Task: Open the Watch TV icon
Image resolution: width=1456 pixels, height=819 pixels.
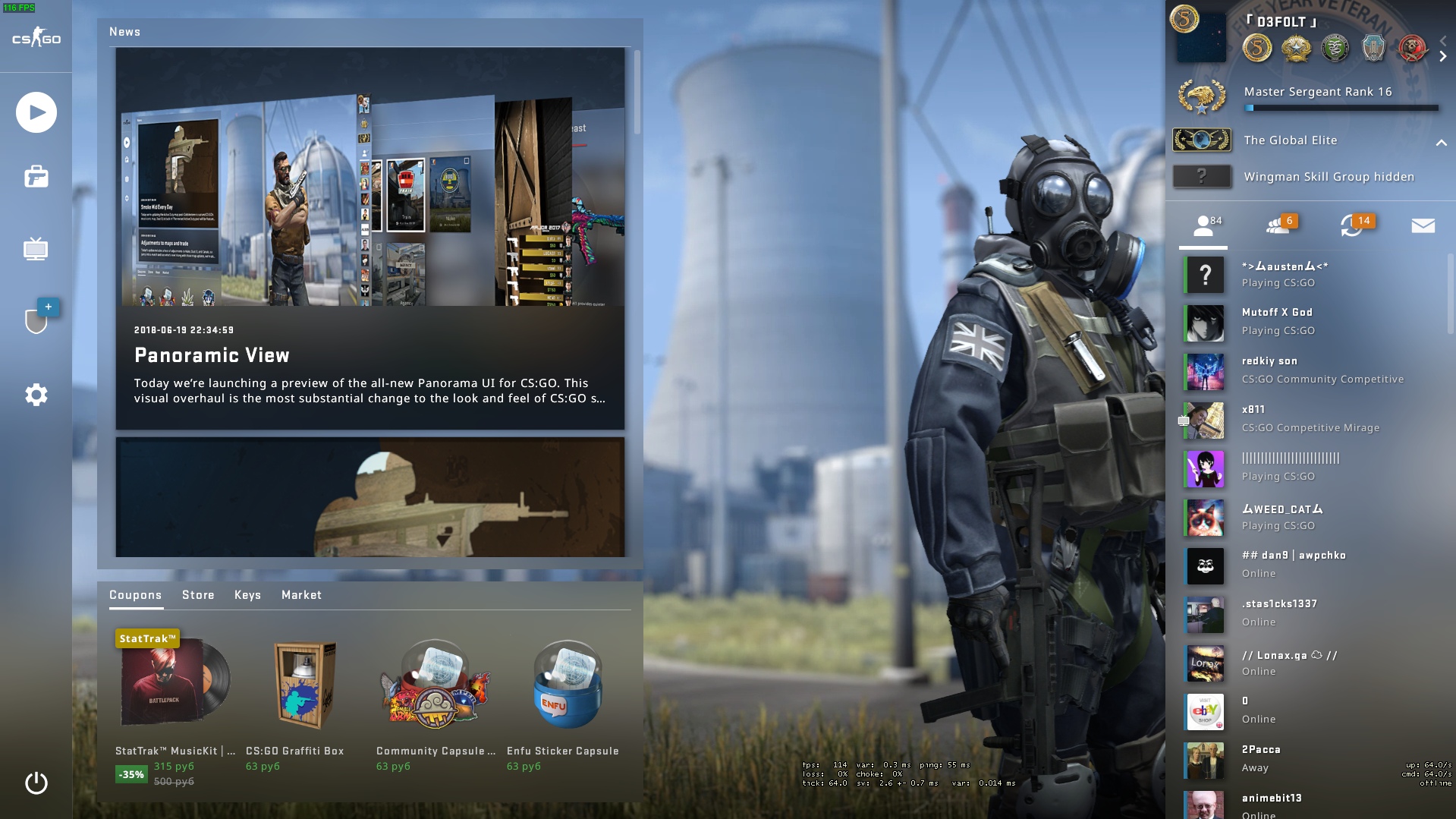Action: pyautogui.click(x=36, y=249)
